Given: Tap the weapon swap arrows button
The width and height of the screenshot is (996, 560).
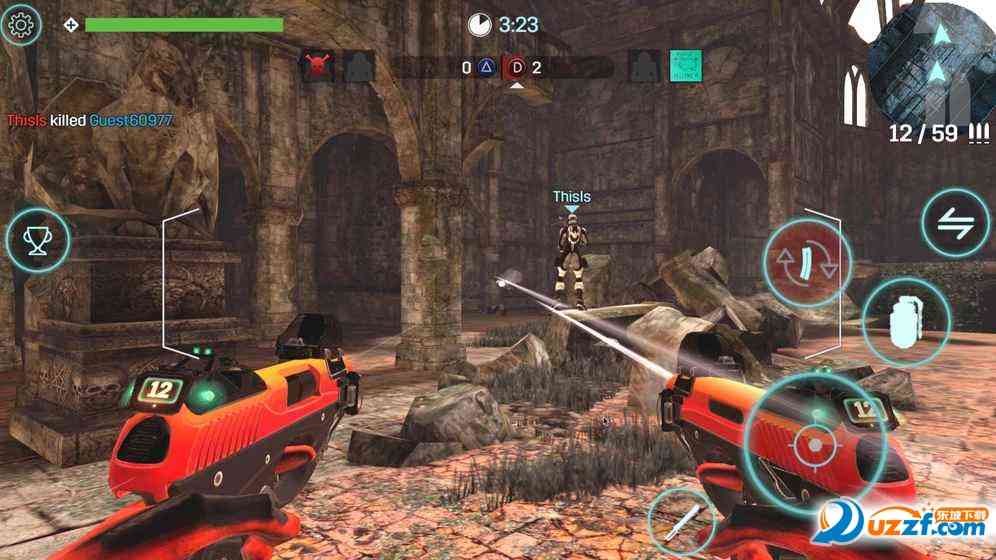Looking at the screenshot, I should (955, 223).
